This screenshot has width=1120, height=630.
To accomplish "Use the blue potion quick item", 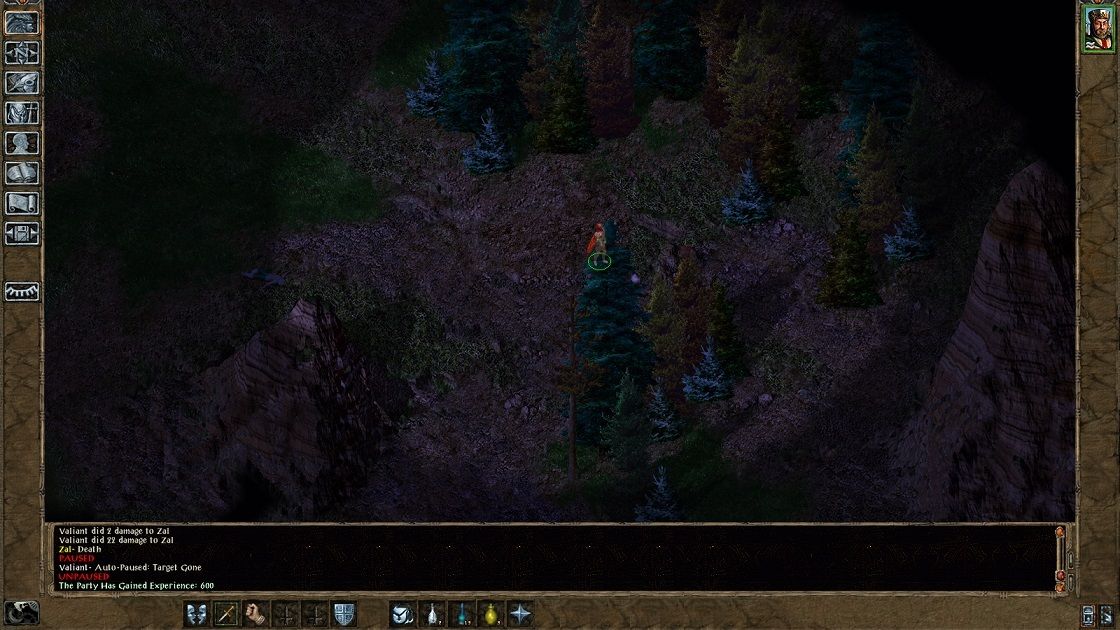I will click(x=462, y=613).
